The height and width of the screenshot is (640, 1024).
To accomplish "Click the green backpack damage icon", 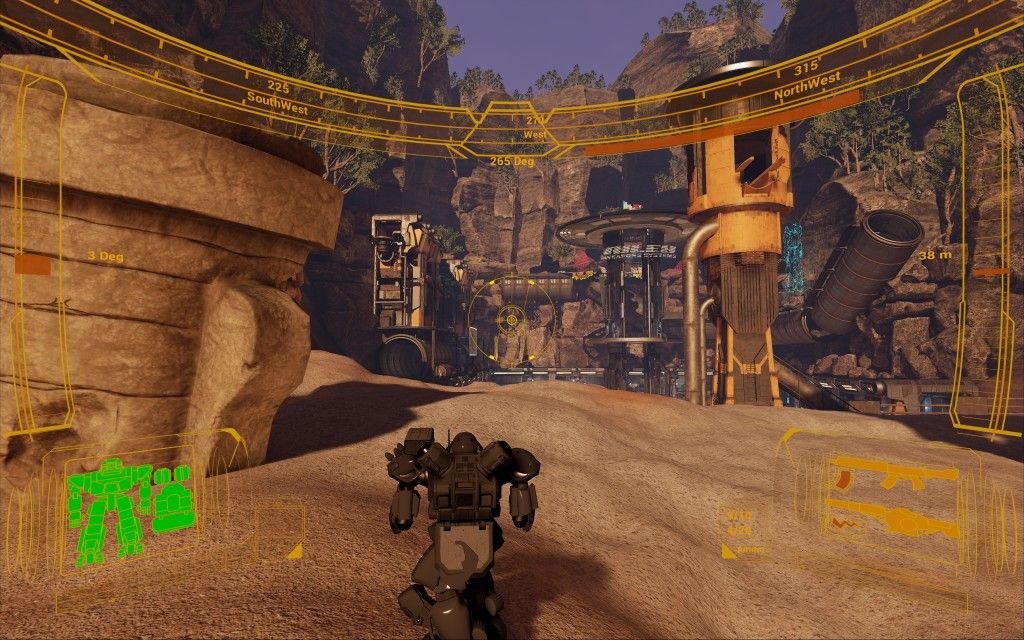I will [170, 496].
